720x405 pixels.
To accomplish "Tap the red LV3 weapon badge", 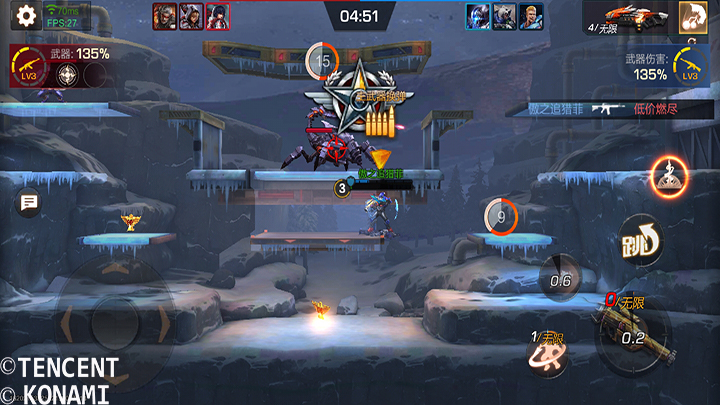I will tap(28, 62).
